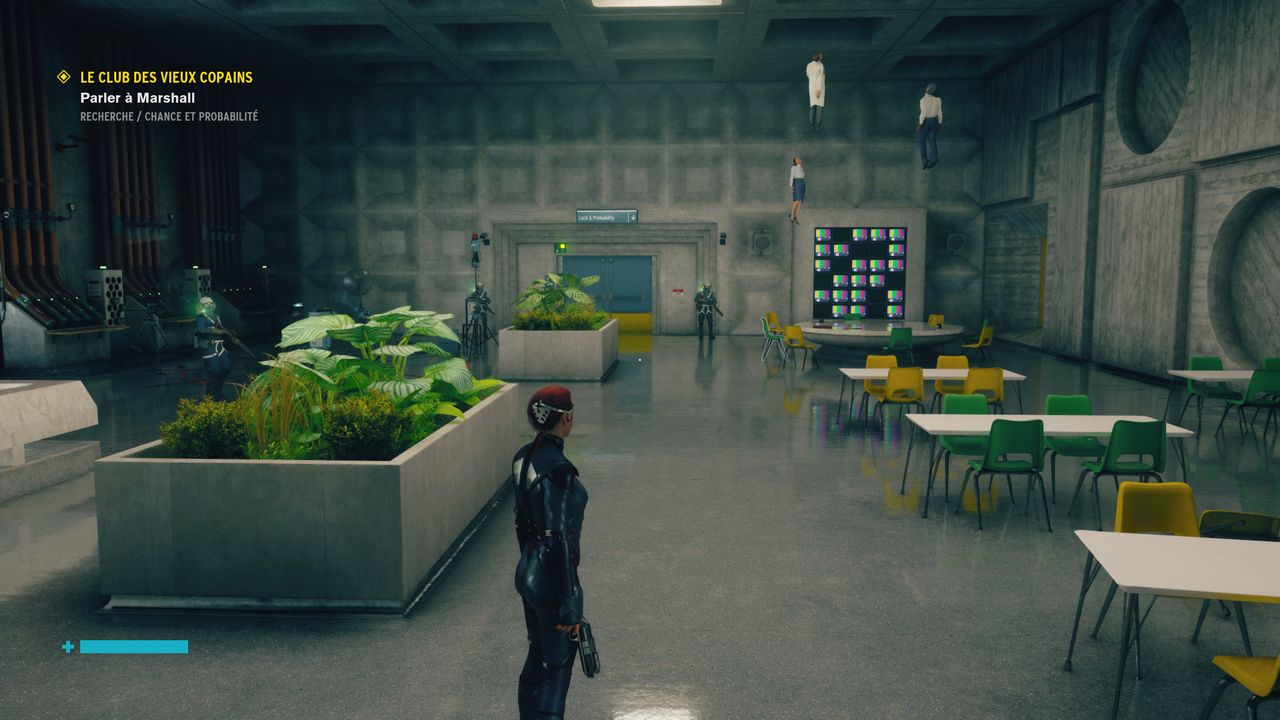Click the yellow diamond mission marker icon

[x=64, y=77]
